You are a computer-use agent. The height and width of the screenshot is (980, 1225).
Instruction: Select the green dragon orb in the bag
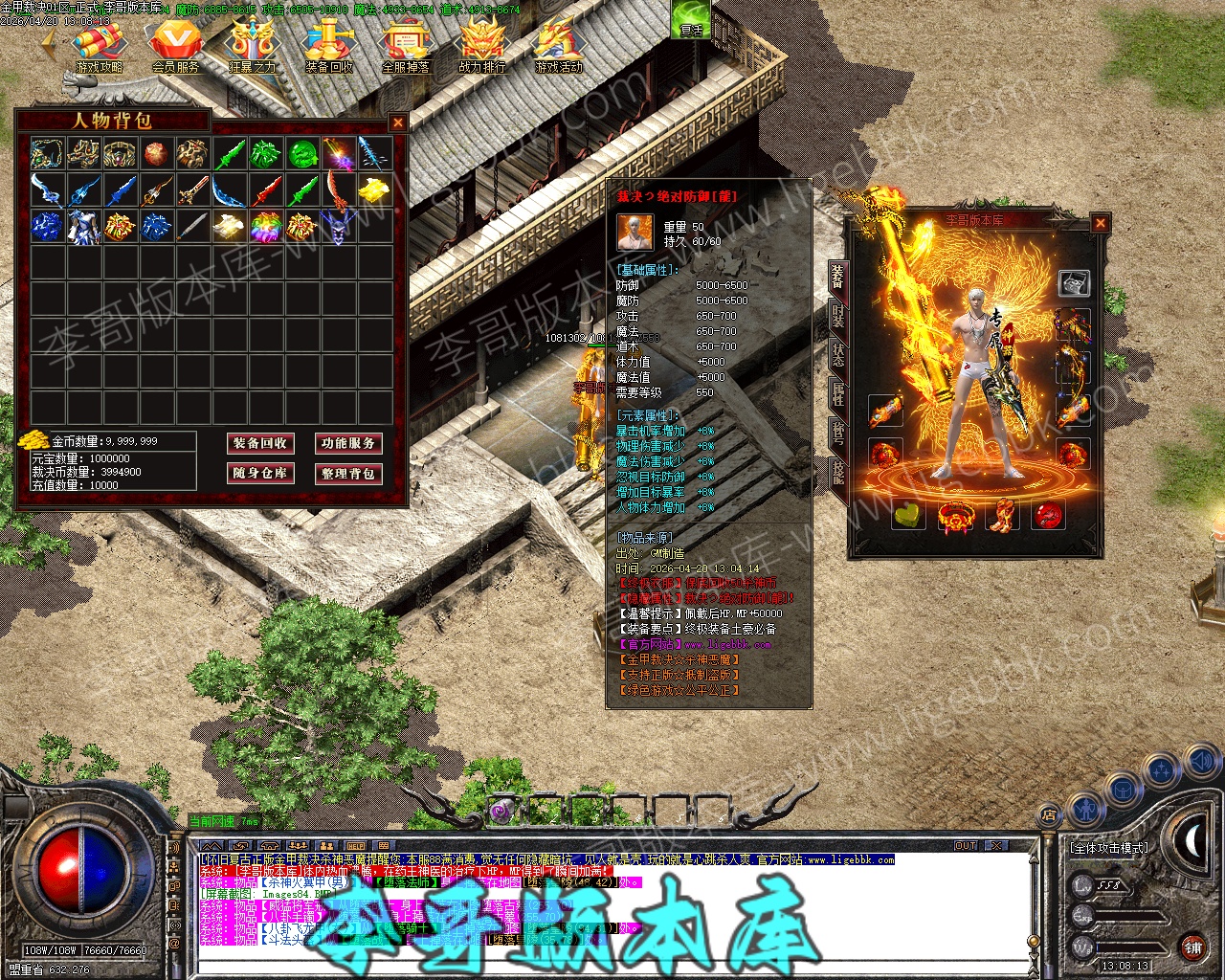(303, 153)
